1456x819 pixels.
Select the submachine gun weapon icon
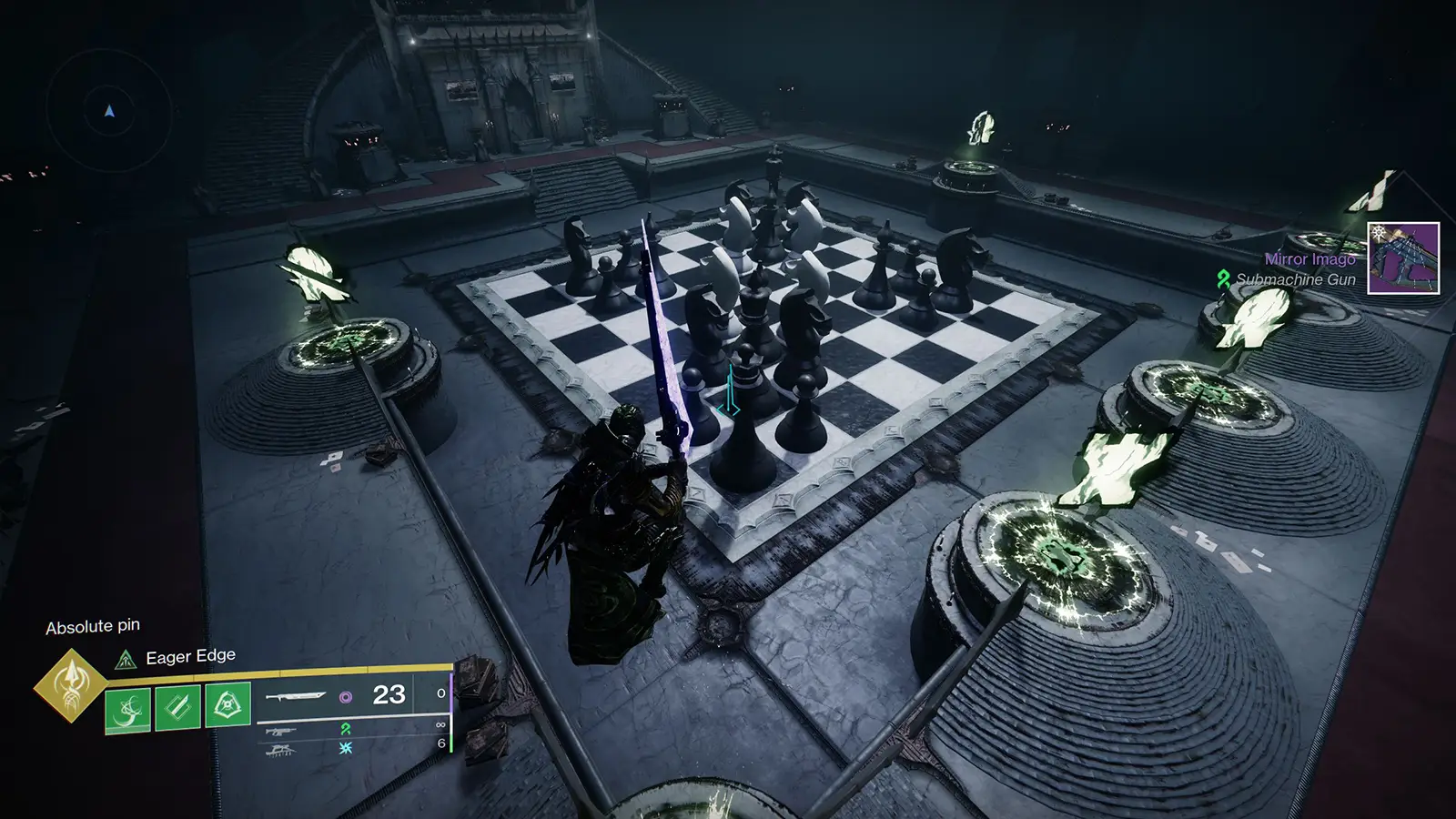point(280,731)
